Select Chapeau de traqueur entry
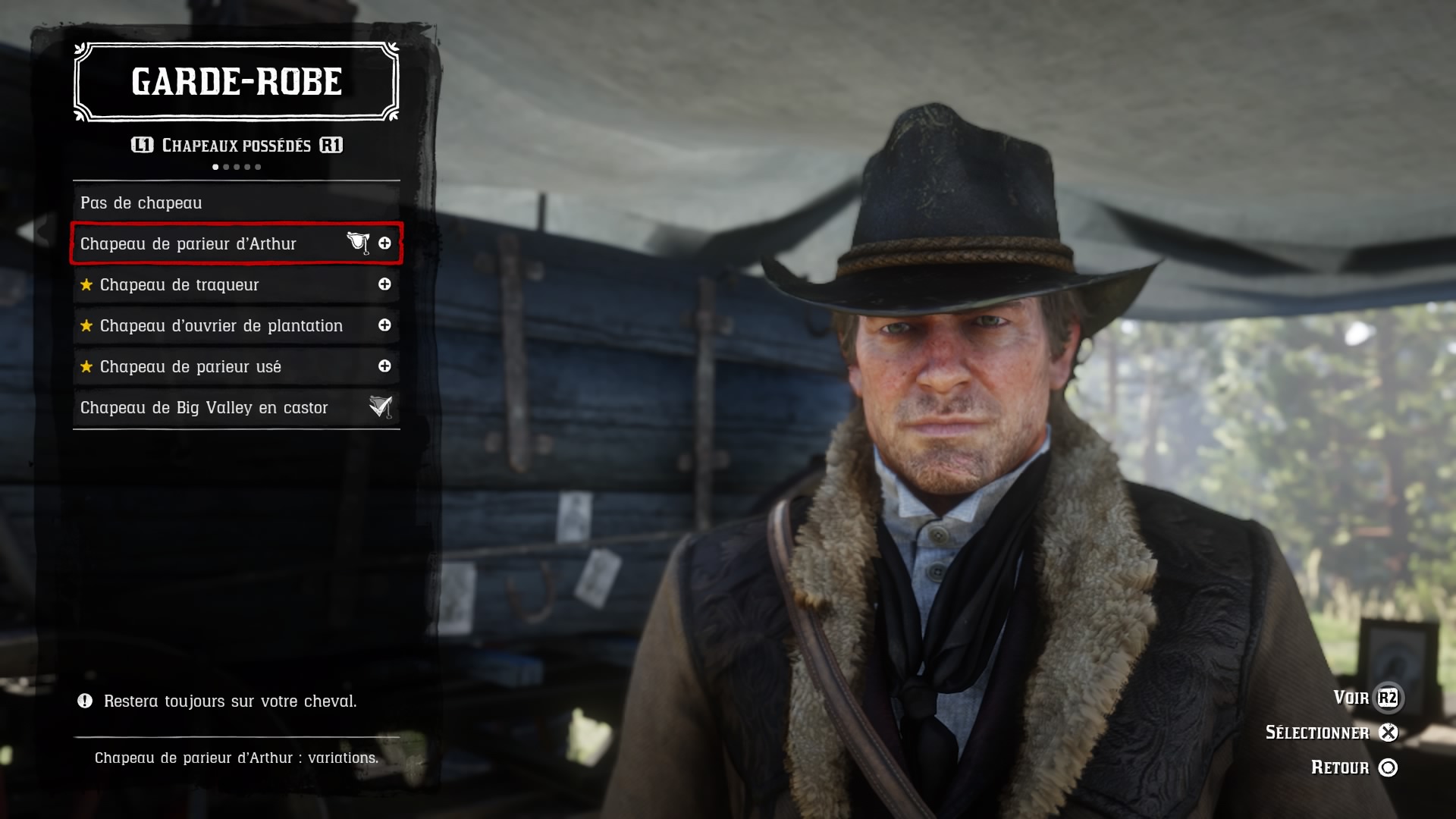This screenshot has height=819, width=1456. coord(180,285)
